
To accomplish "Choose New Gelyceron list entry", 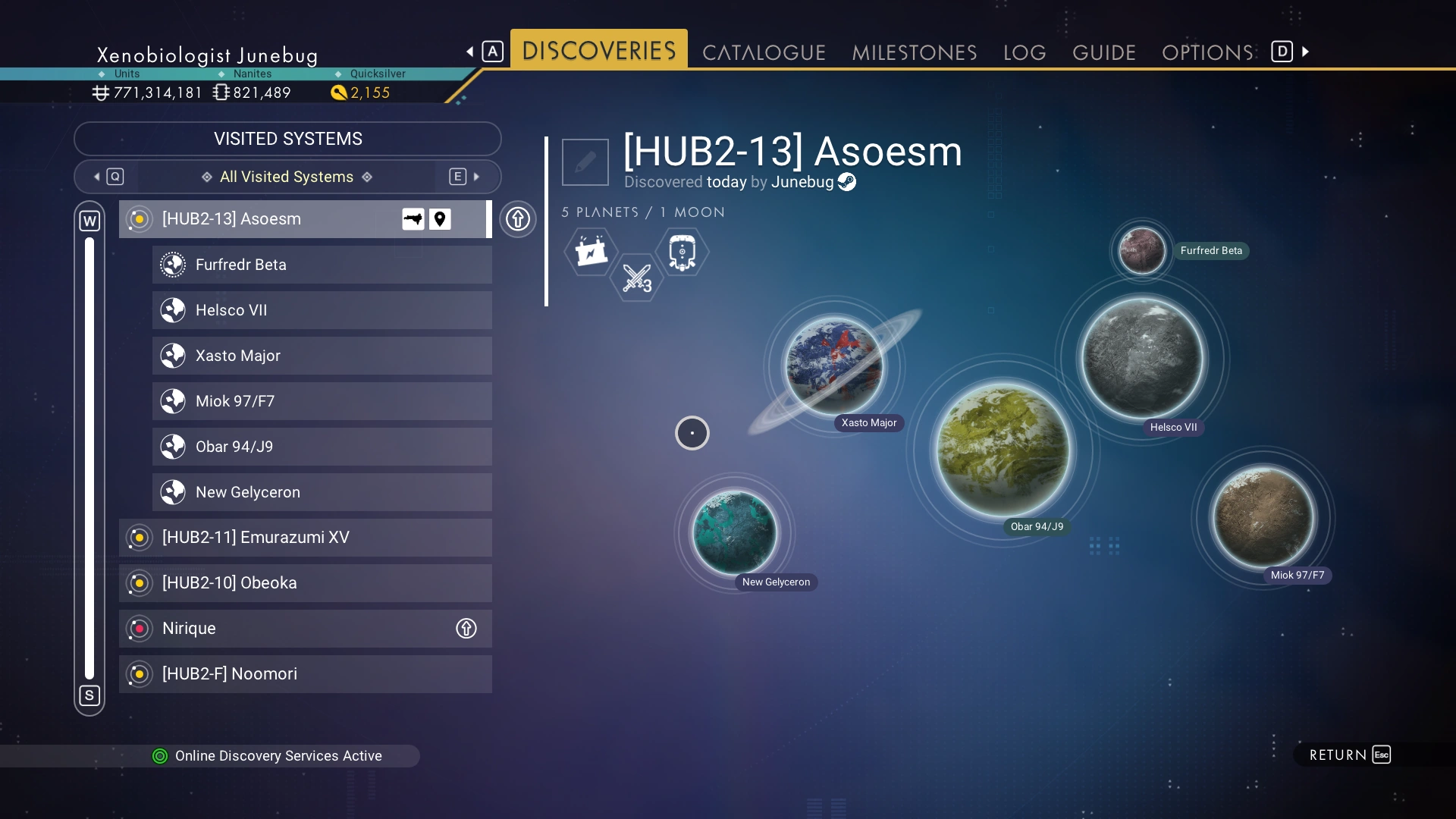I will tap(322, 492).
